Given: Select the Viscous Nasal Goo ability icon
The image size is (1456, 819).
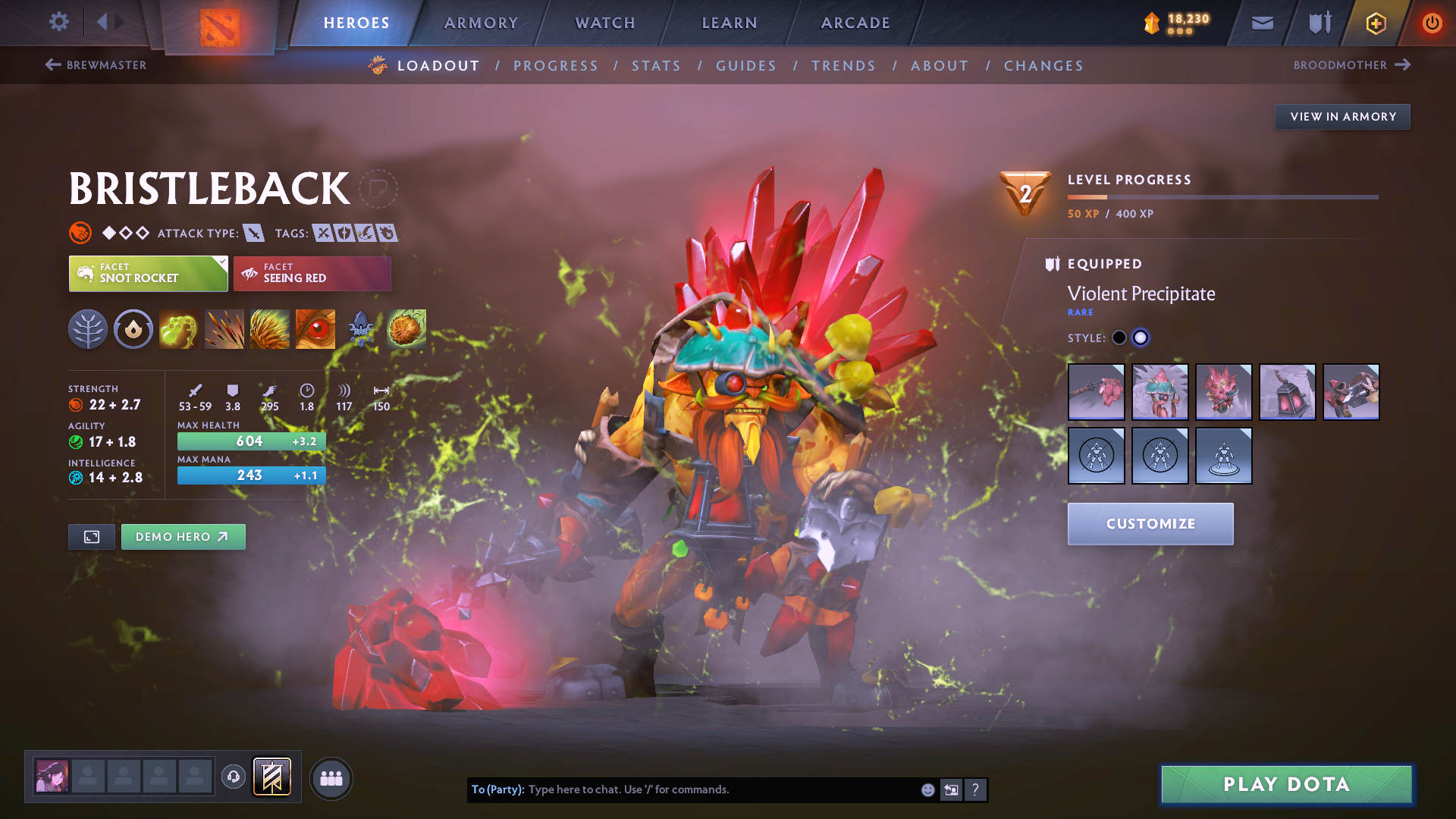Looking at the screenshot, I should [178, 328].
